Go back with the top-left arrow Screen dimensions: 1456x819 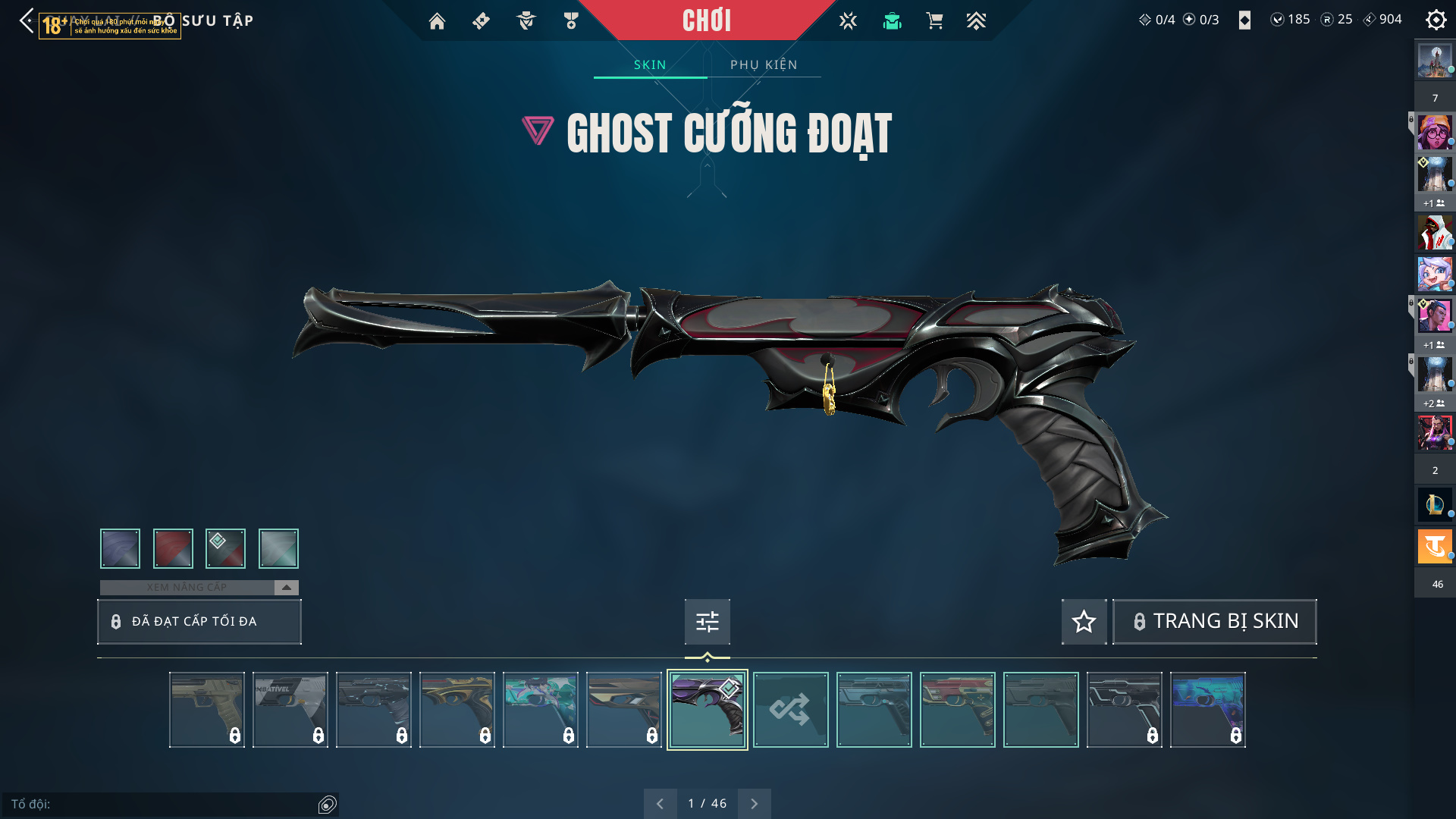coord(27,20)
